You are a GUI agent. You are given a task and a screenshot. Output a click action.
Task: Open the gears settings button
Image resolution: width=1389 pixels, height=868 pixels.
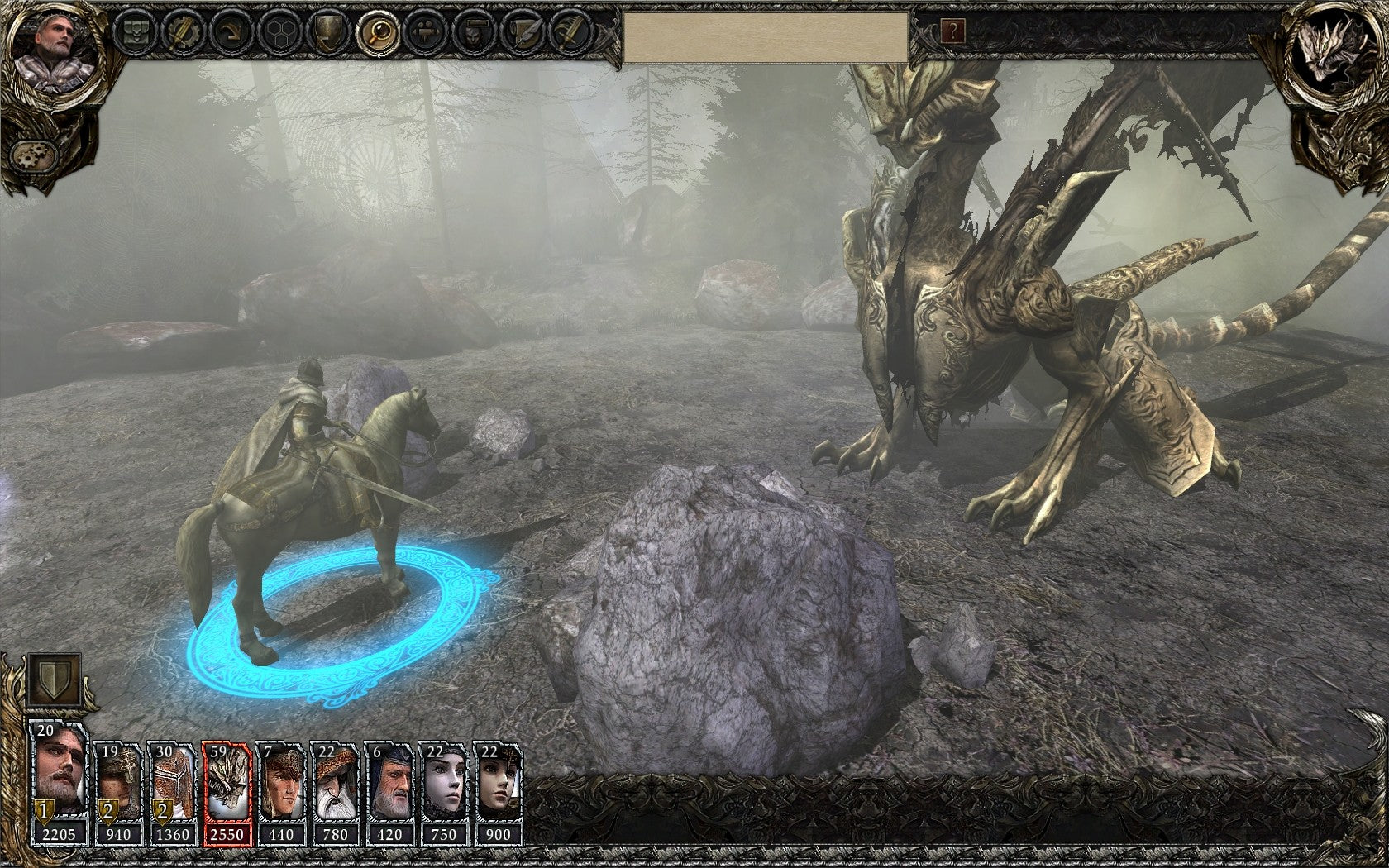coord(32,154)
